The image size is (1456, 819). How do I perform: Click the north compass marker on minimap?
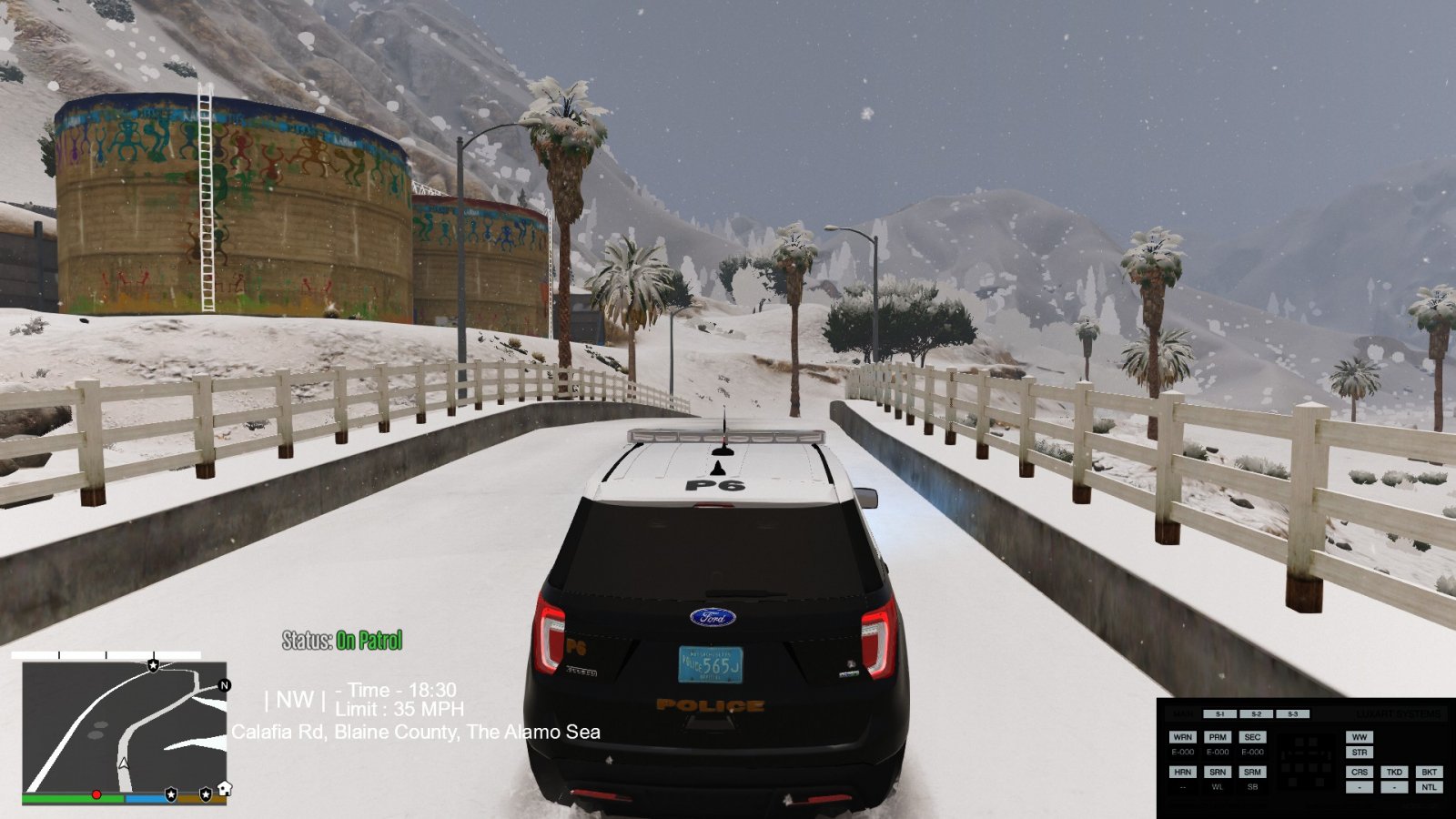[x=224, y=685]
